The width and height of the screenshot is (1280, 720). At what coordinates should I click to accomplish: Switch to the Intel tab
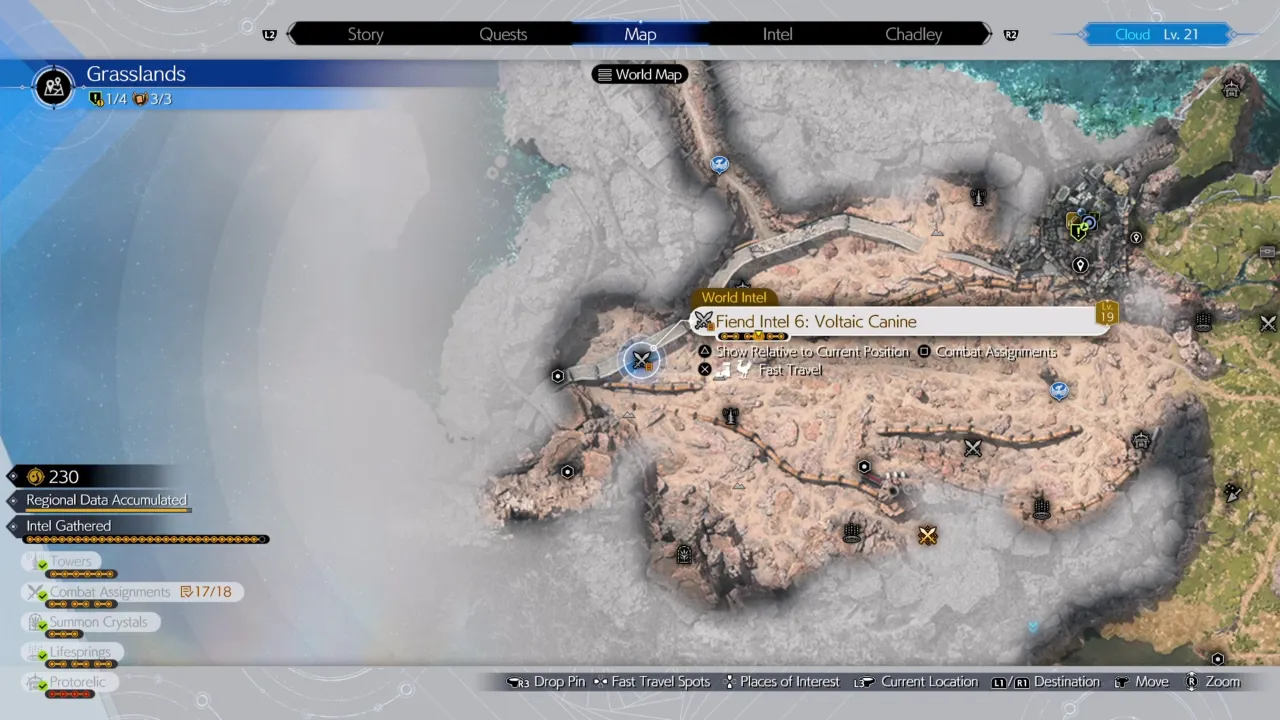pyautogui.click(x=777, y=34)
